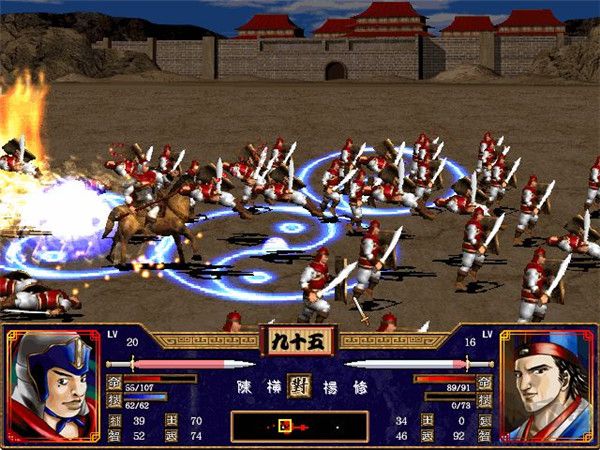
Task: Select the right general's red-headband portrait
Action: (545, 386)
